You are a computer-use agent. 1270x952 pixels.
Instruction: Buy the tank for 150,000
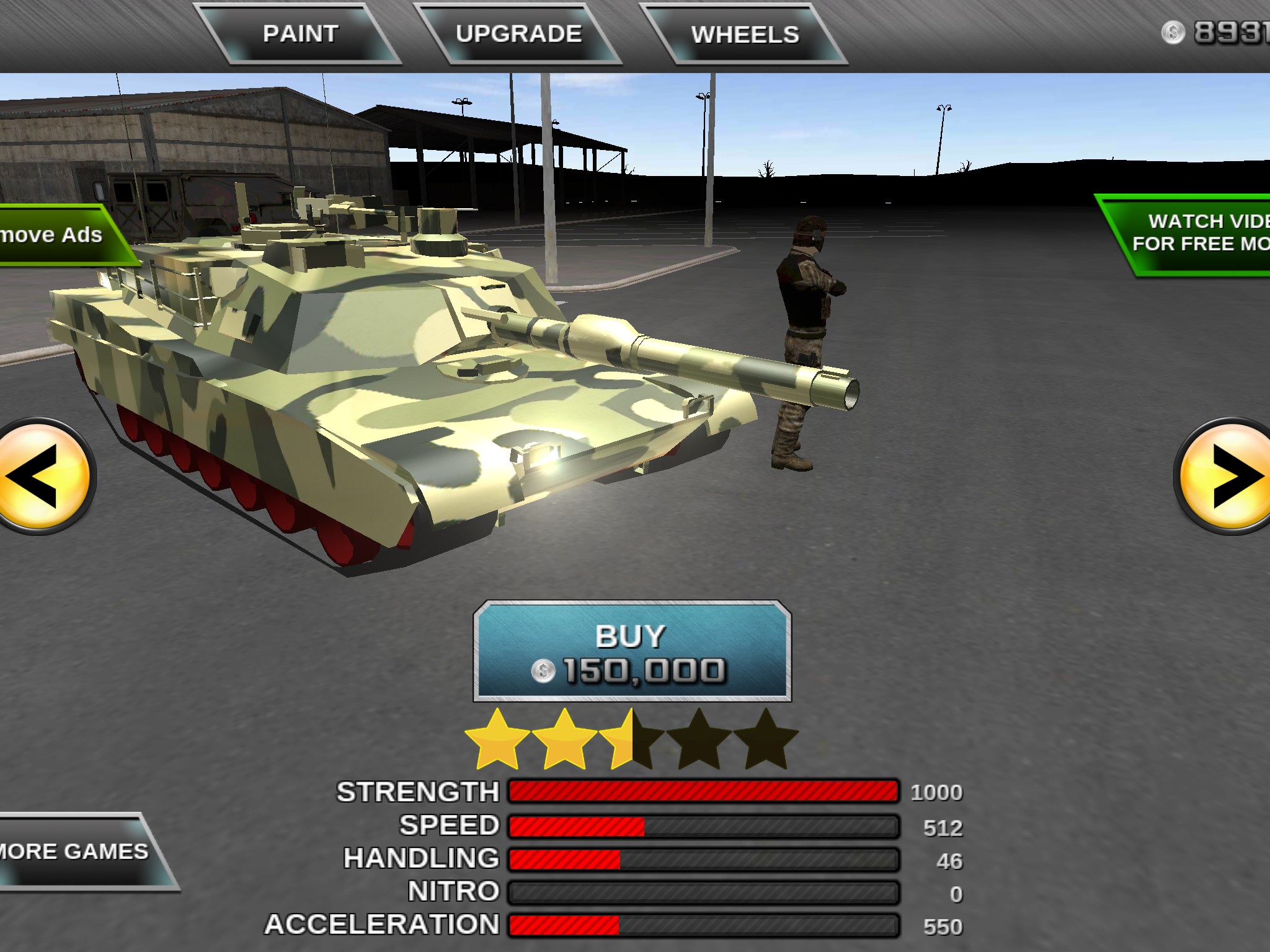click(x=631, y=652)
